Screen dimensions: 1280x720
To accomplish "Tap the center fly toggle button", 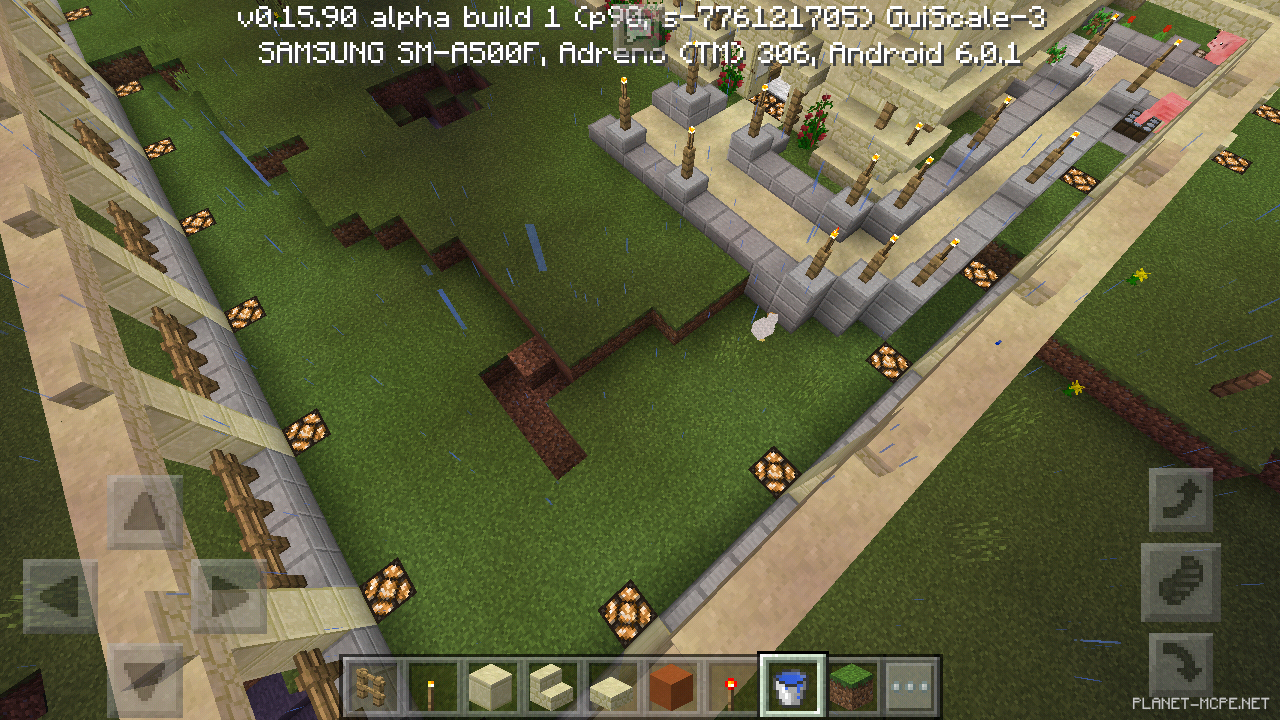I will pyautogui.click(x=1180, y=582).
